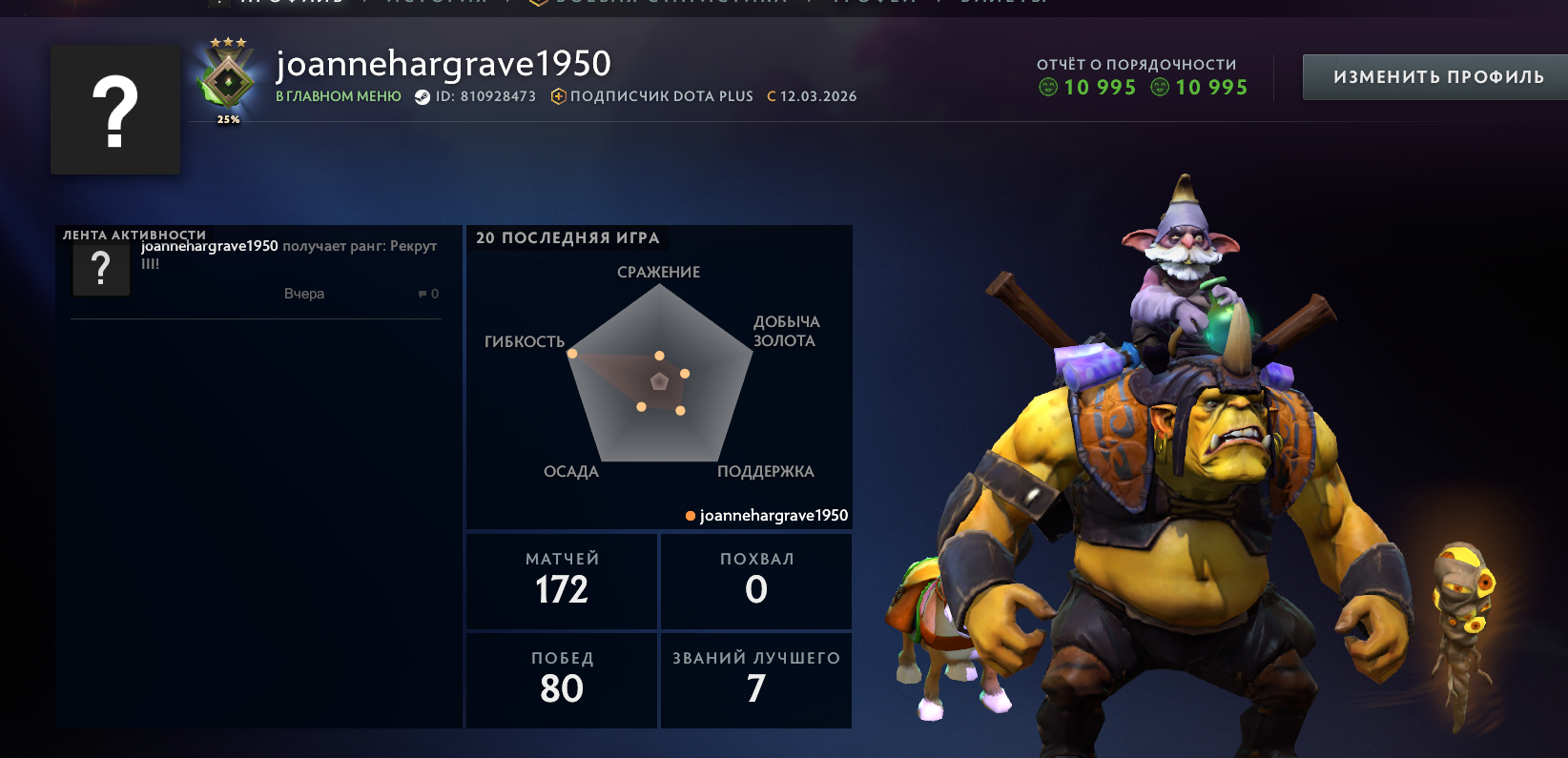Click the hexagon icon beside БОЕВАЯ СТАТИСТИКА
This screenshot has width=1568, height=758.
(x=537, y=4)
